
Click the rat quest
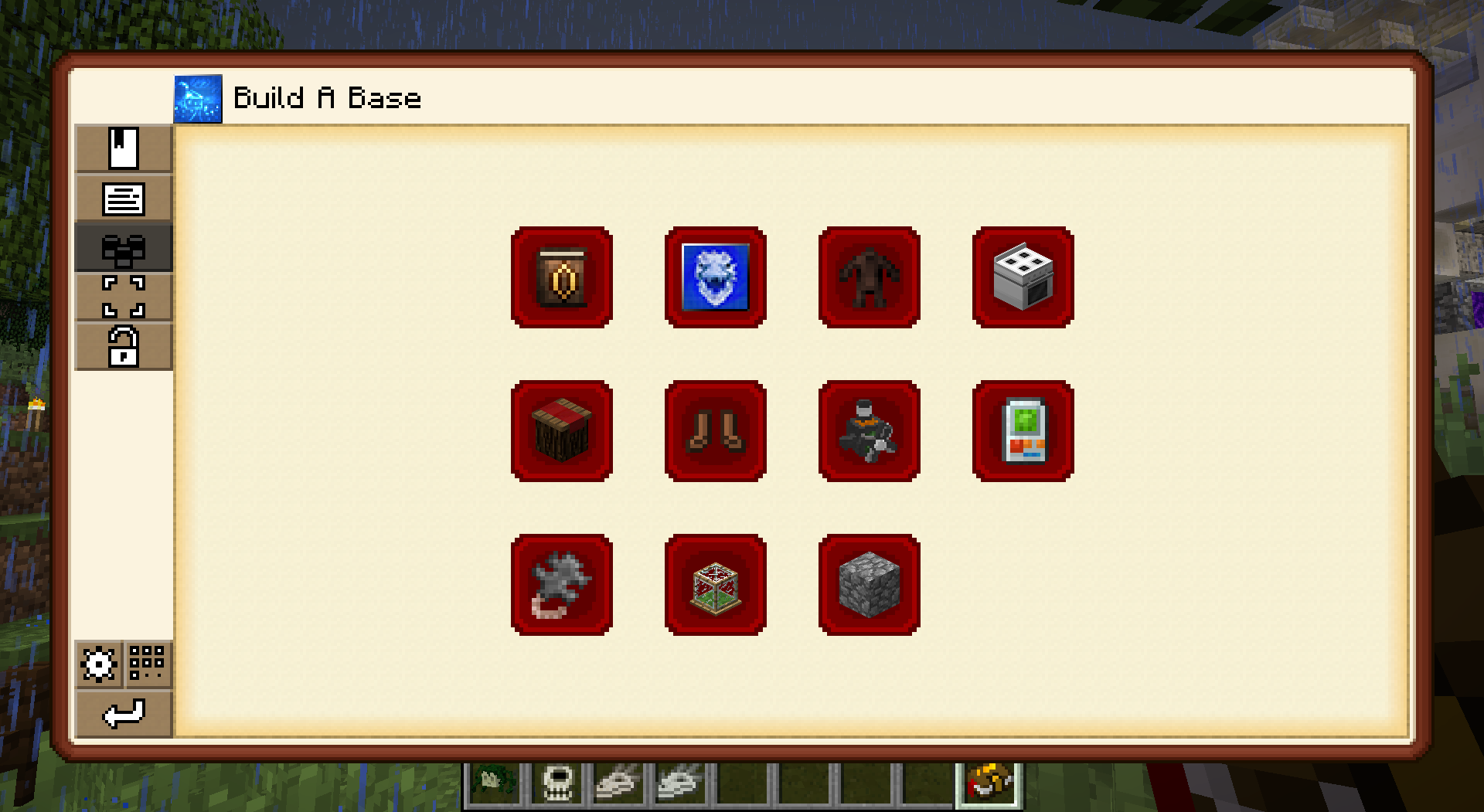tap(562, 583)
